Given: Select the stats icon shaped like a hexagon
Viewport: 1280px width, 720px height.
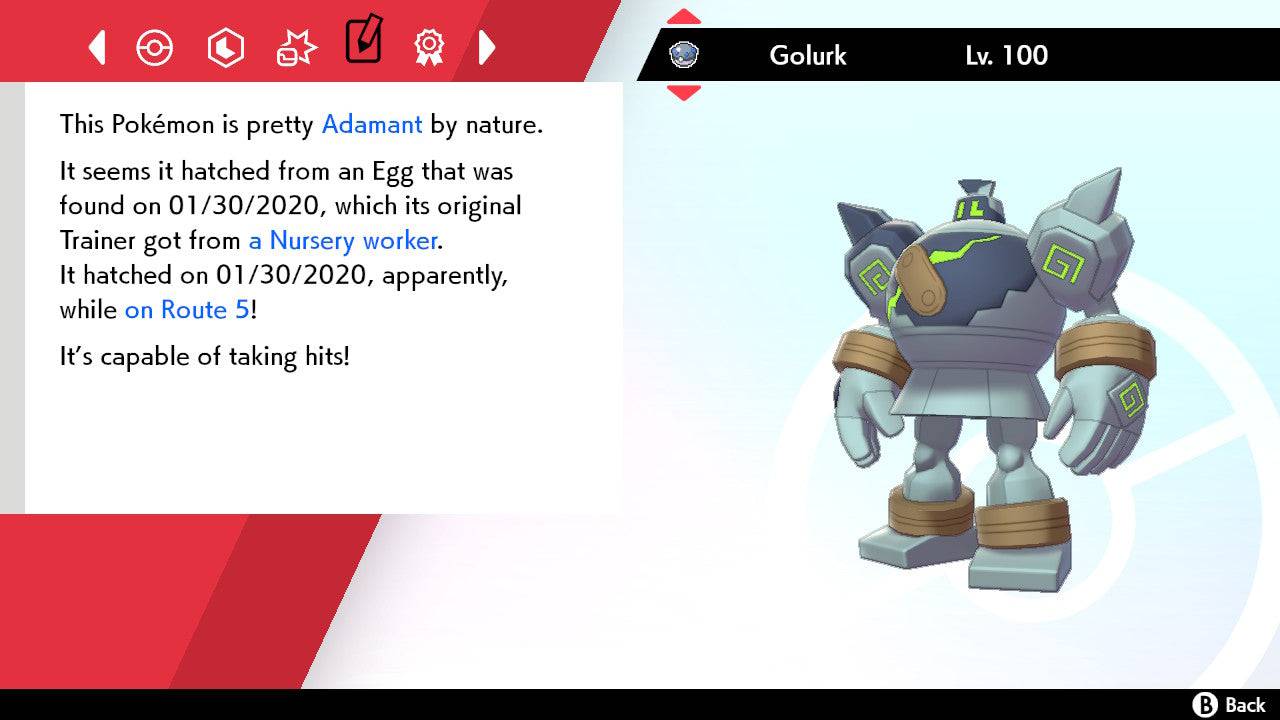Looking at the screenshot, I should pyautogui.click(x=225, y=46).
